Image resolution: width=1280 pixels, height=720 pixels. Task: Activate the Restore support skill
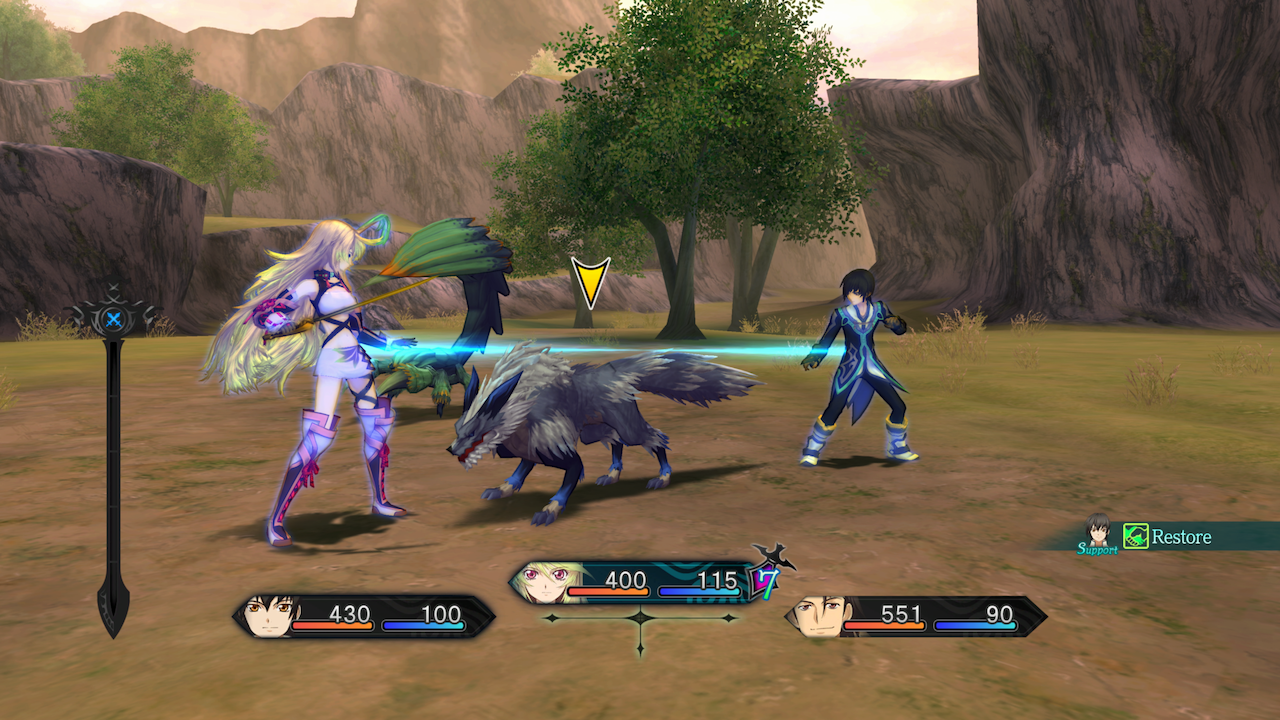point(1170,537)
